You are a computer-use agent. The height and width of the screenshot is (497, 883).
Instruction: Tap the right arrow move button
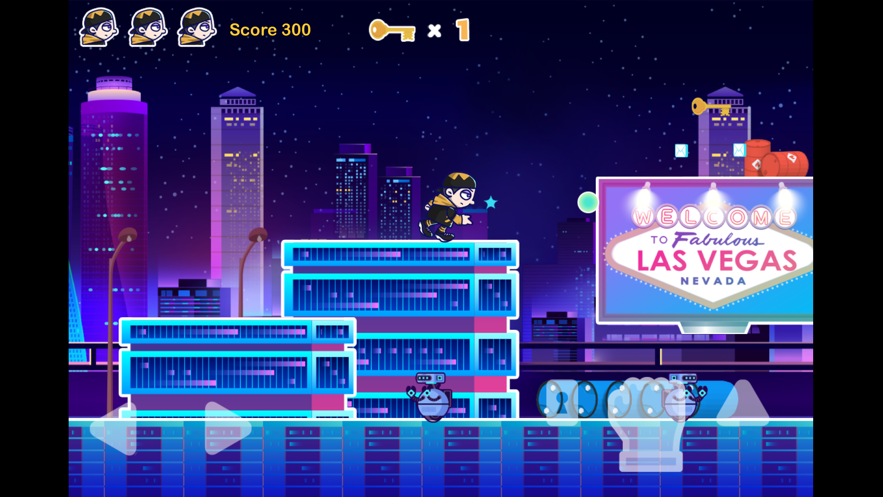coord(226,428)
